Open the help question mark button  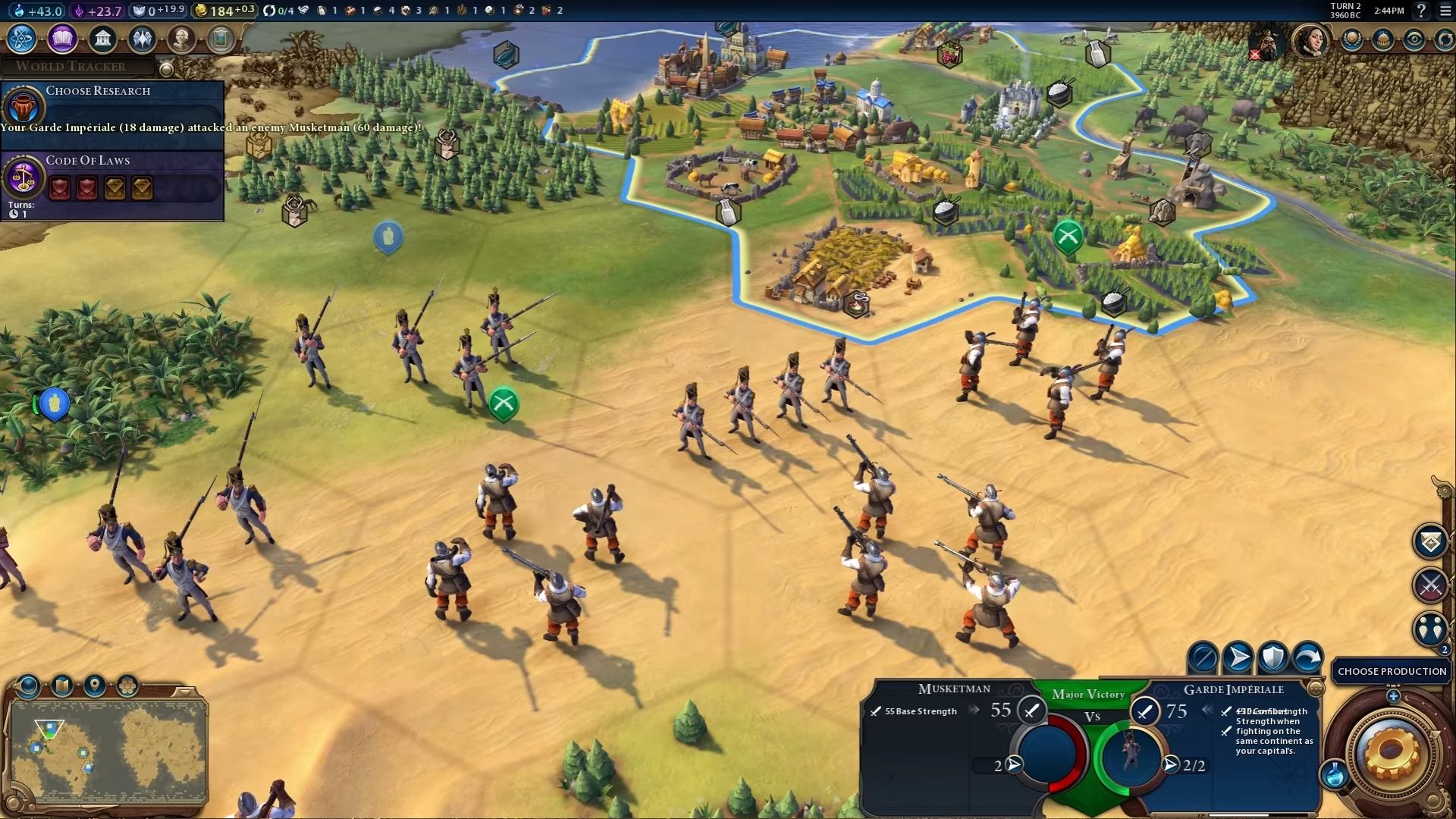(1421, 11)
